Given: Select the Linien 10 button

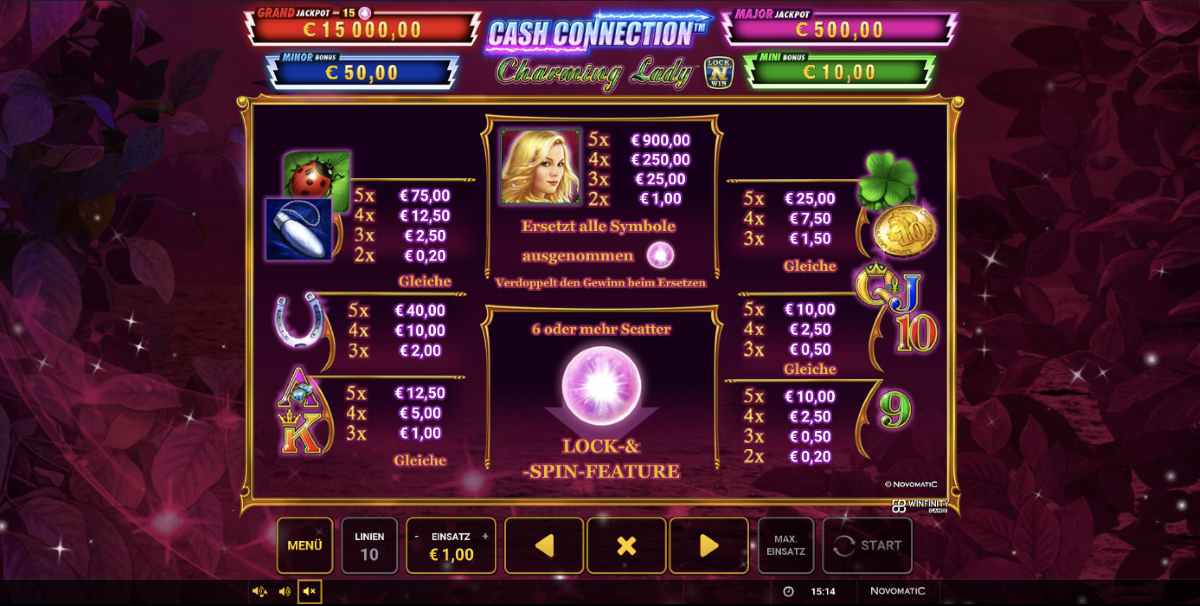Looking at the screenshot, I should pos(369,545).
